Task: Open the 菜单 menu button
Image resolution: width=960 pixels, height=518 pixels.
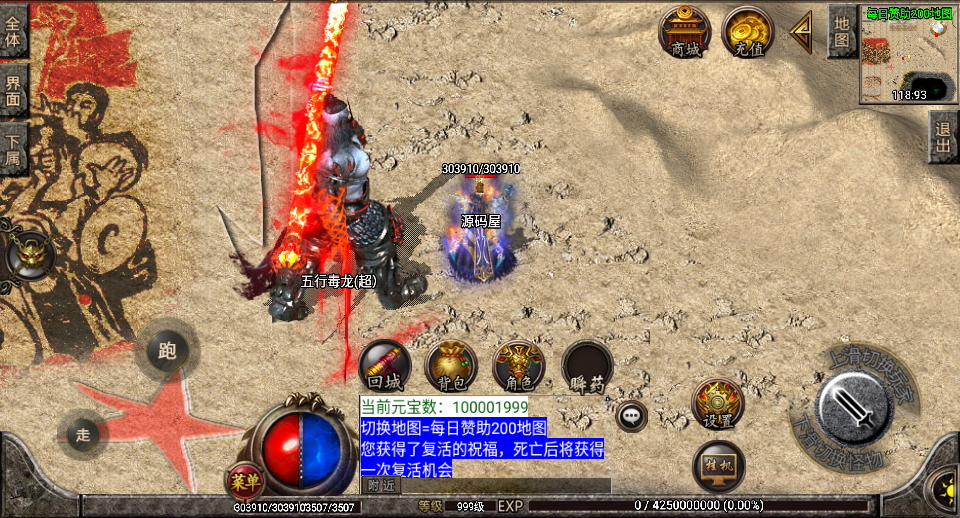Action: [245, 480]
